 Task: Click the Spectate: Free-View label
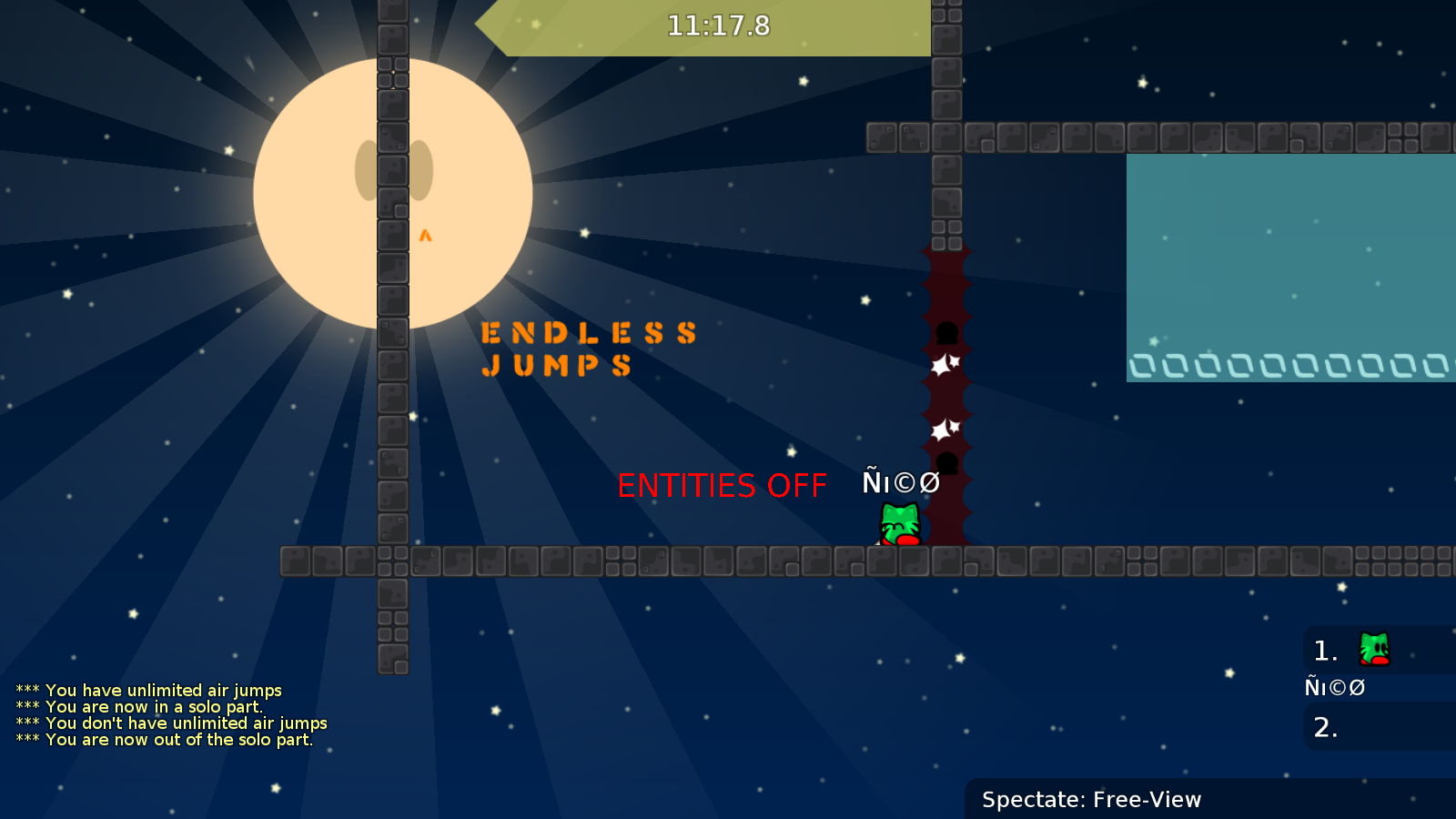[1091, 800]
